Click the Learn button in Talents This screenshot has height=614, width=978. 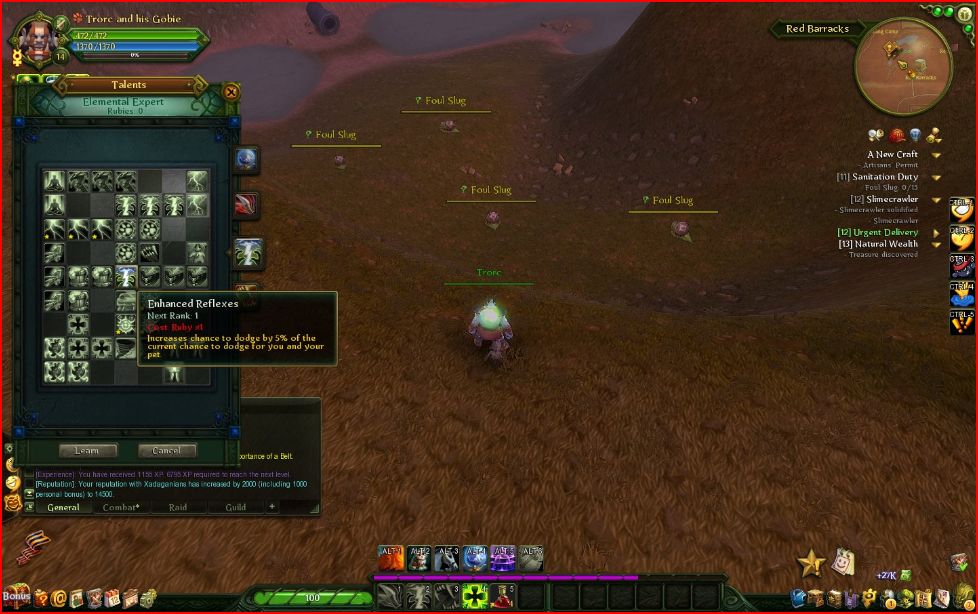click(x=87, y=450)
